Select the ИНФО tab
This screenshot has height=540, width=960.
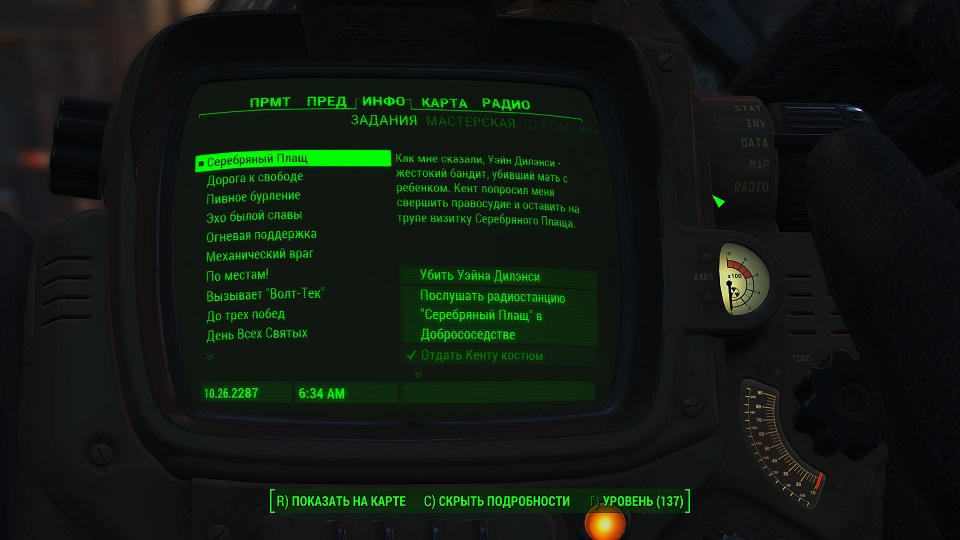point(384,102)
